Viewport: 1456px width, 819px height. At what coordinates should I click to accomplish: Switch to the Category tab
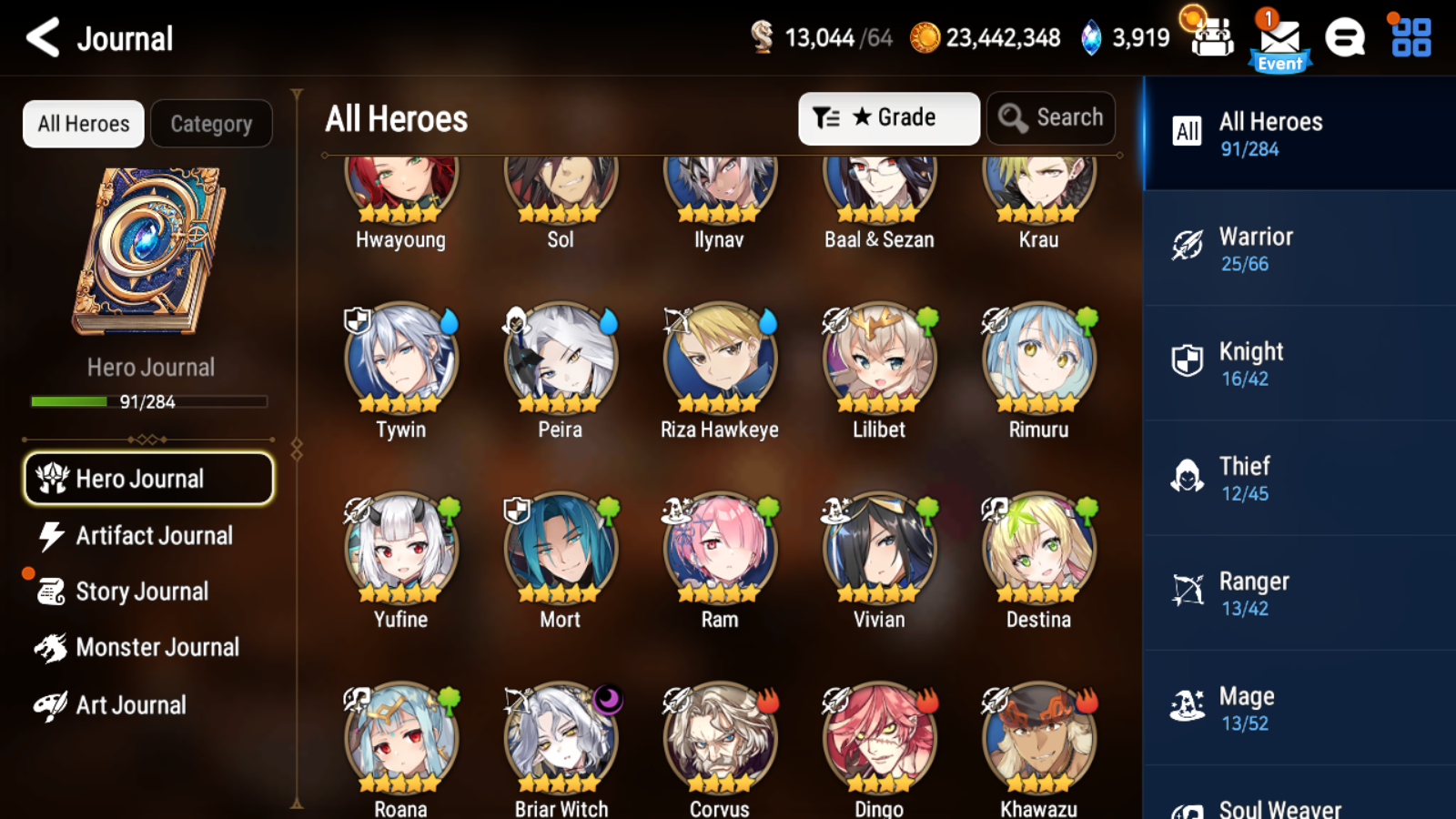point(212,123)
